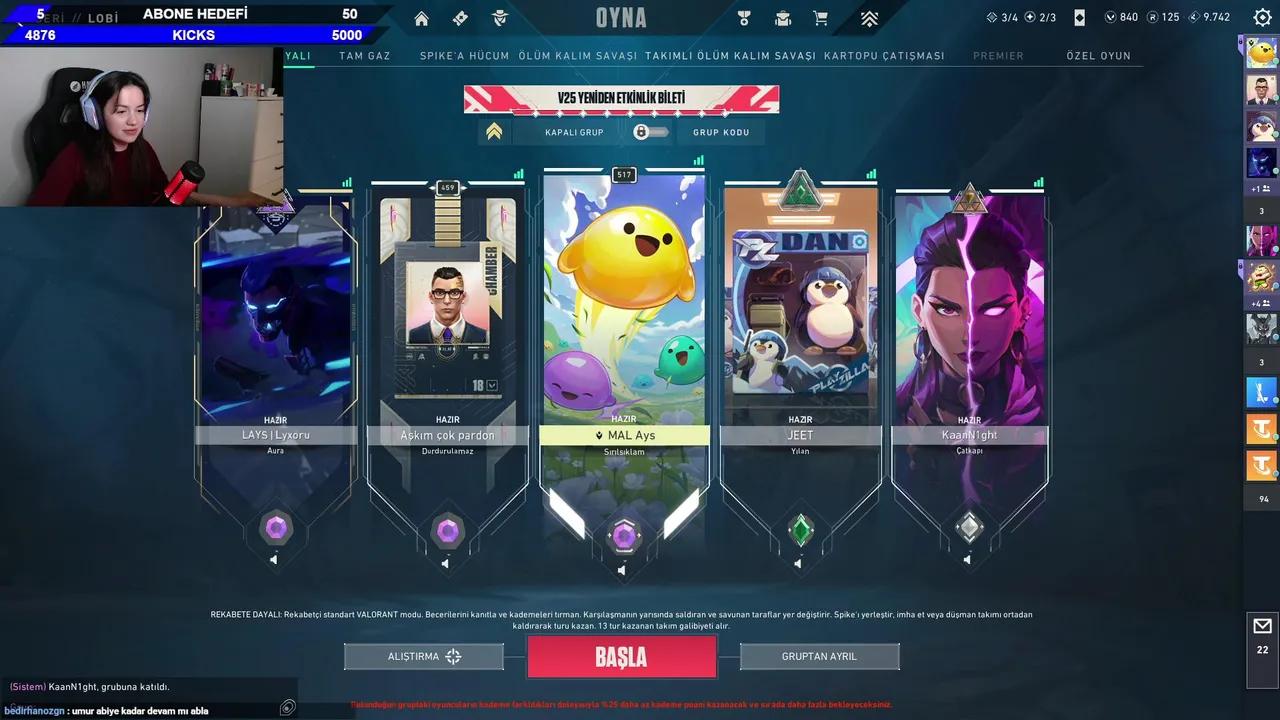Expand the +1 friends entry in sidebar

pyautogui.click(x=1261, y=186)
